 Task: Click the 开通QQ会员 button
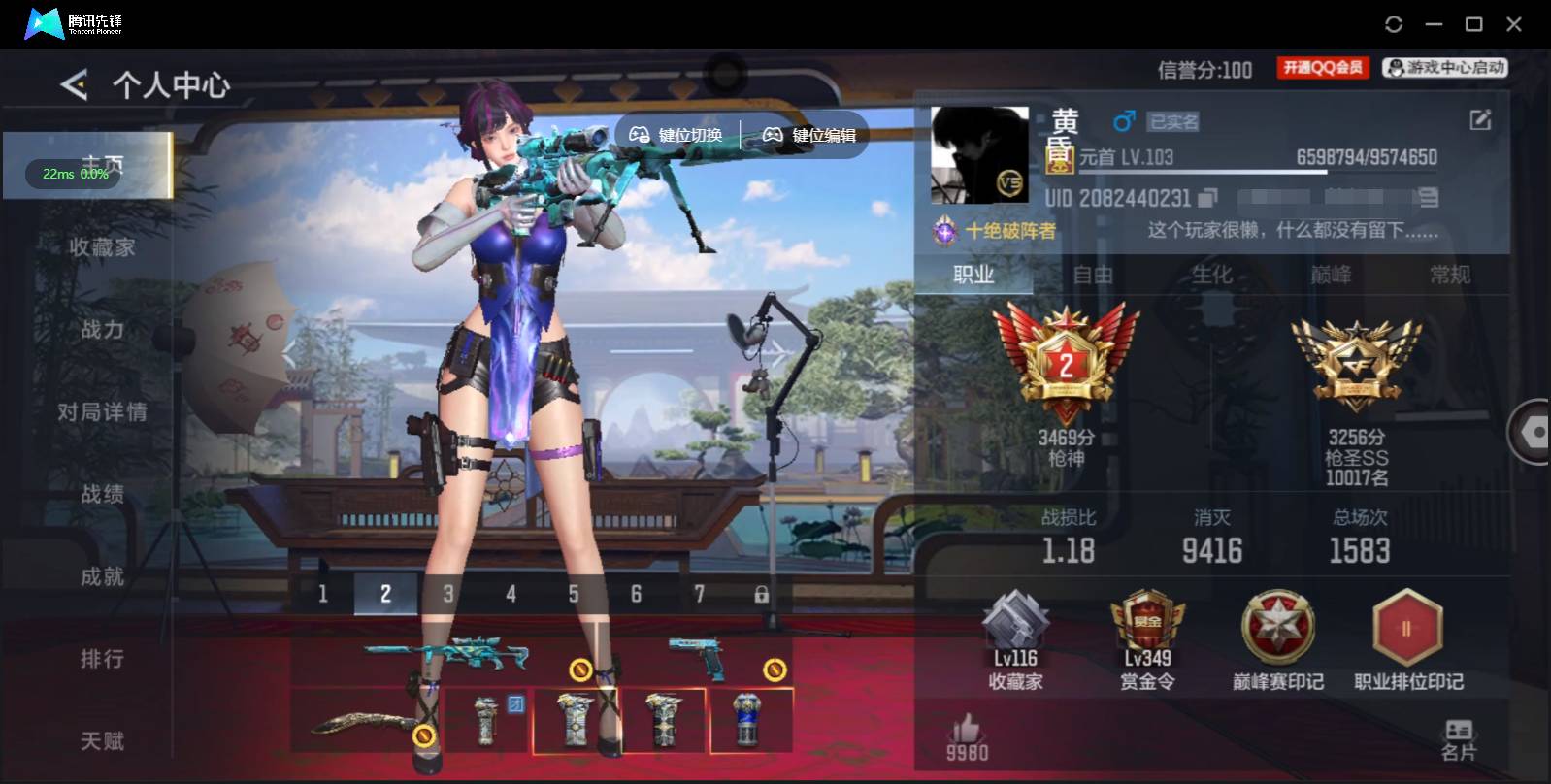(x=1321, y=68)
